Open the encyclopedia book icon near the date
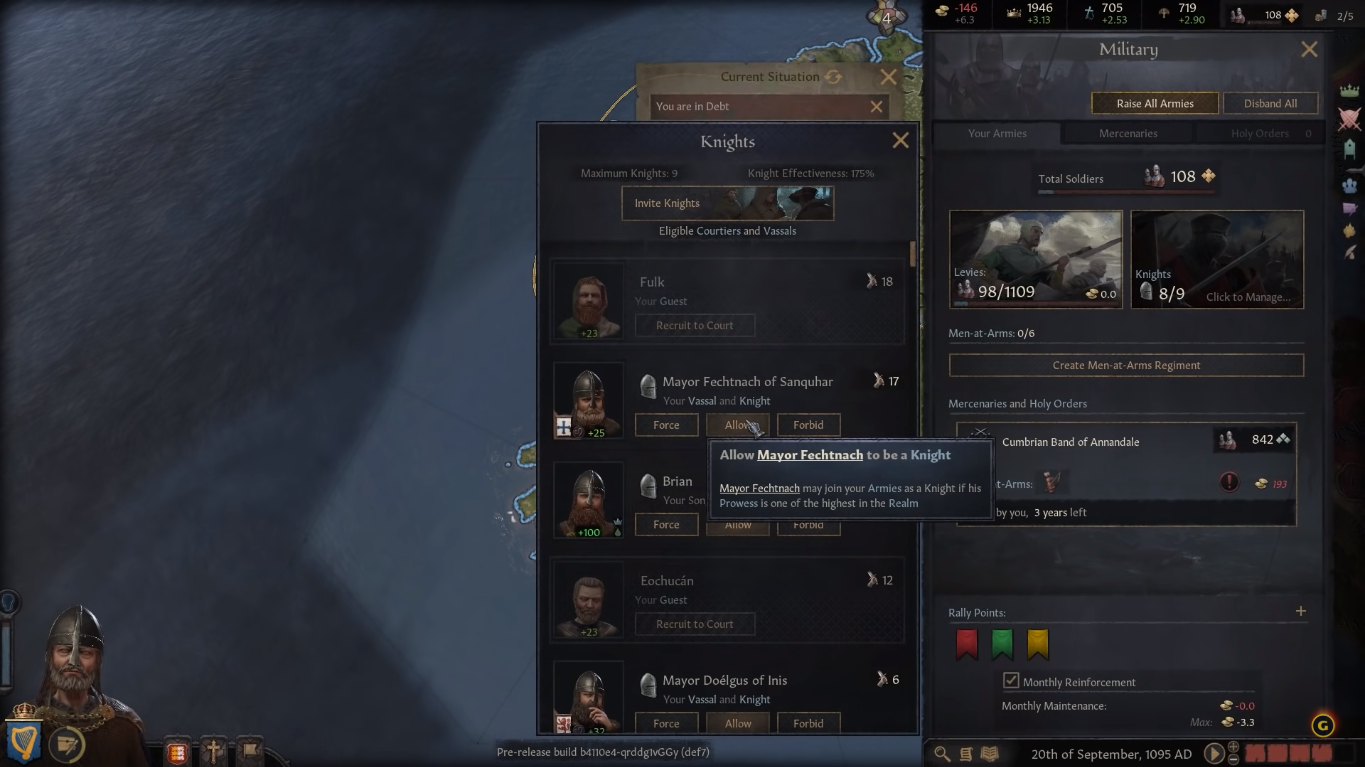This screenshot has height=767, width=1365. (x=990, y=753)
